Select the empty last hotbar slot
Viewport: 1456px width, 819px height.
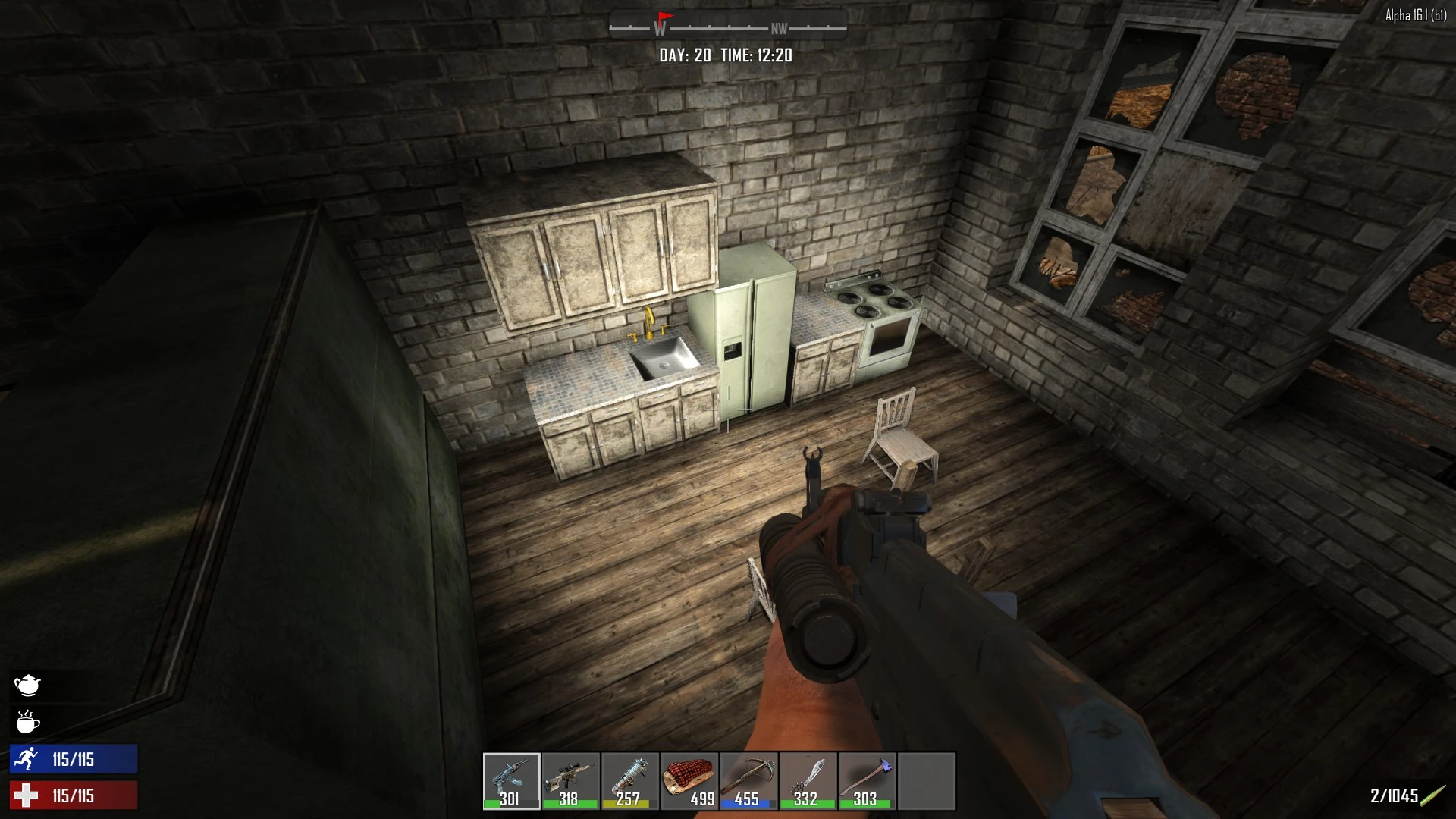926,780
